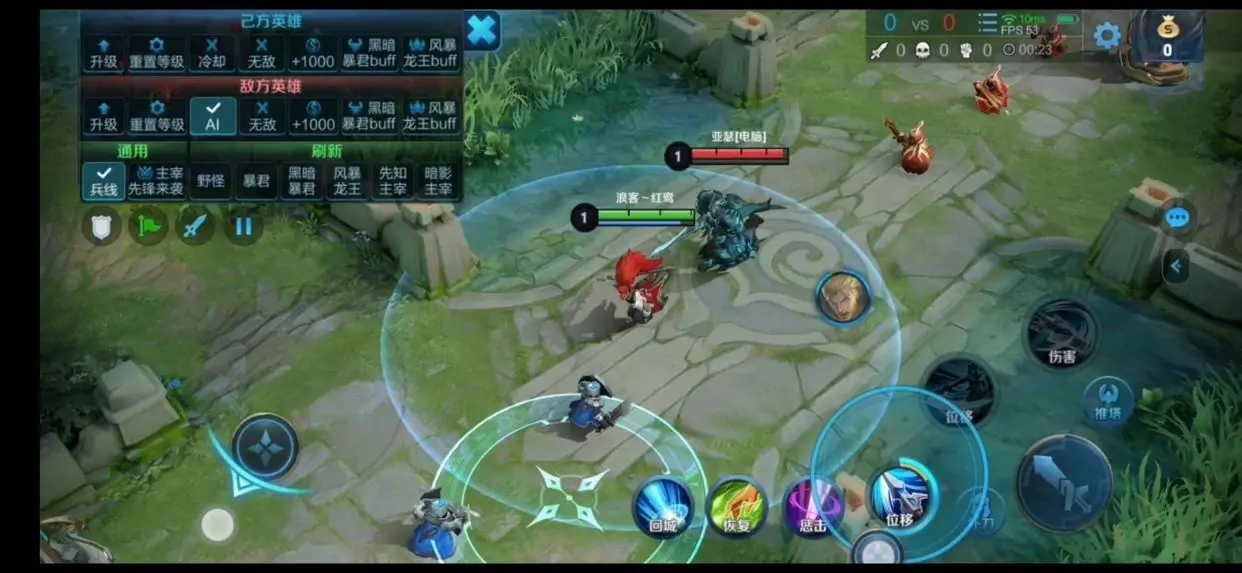Screen dimensions: 1242x573
Task: Choose the green flag icon button
Action: [x=149, y=226]
